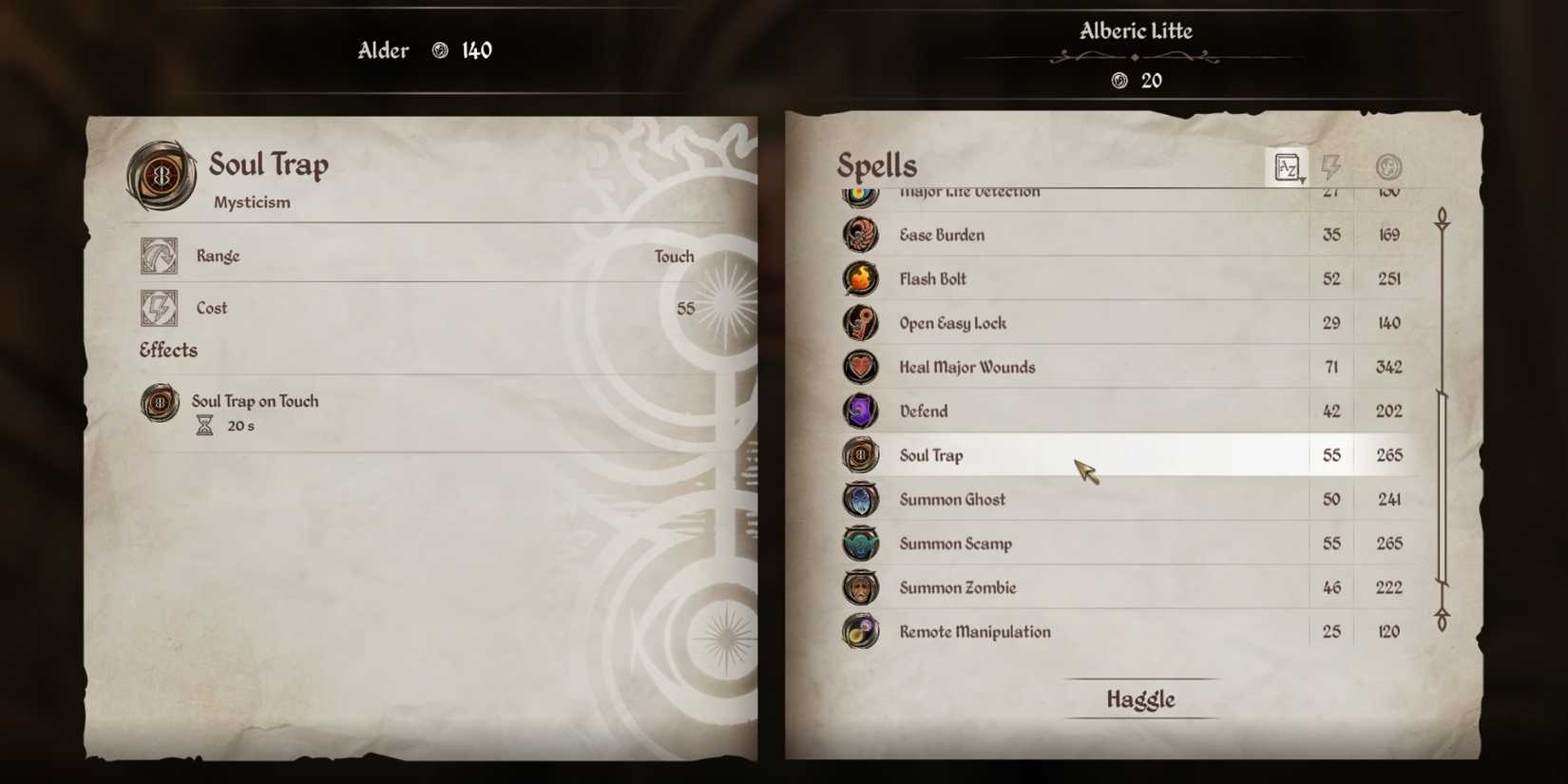Click the Range icon beside the Touch value
The width and height of the screenshot is (1568, 784).
tap(158, 257)
